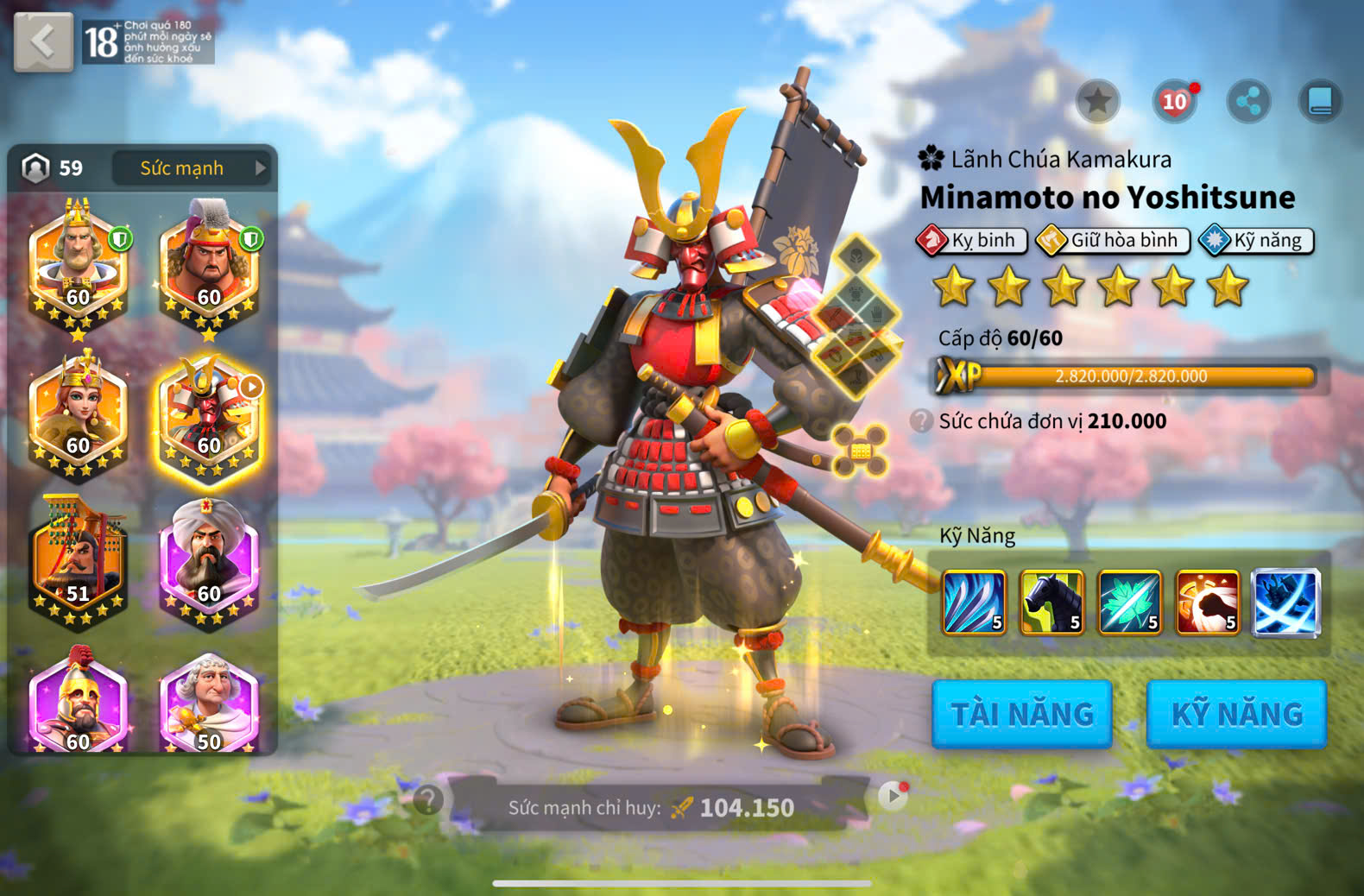Inspect the green blade skill icon
This screenshot has width=1364, height=896.
tap(1129, 602)
